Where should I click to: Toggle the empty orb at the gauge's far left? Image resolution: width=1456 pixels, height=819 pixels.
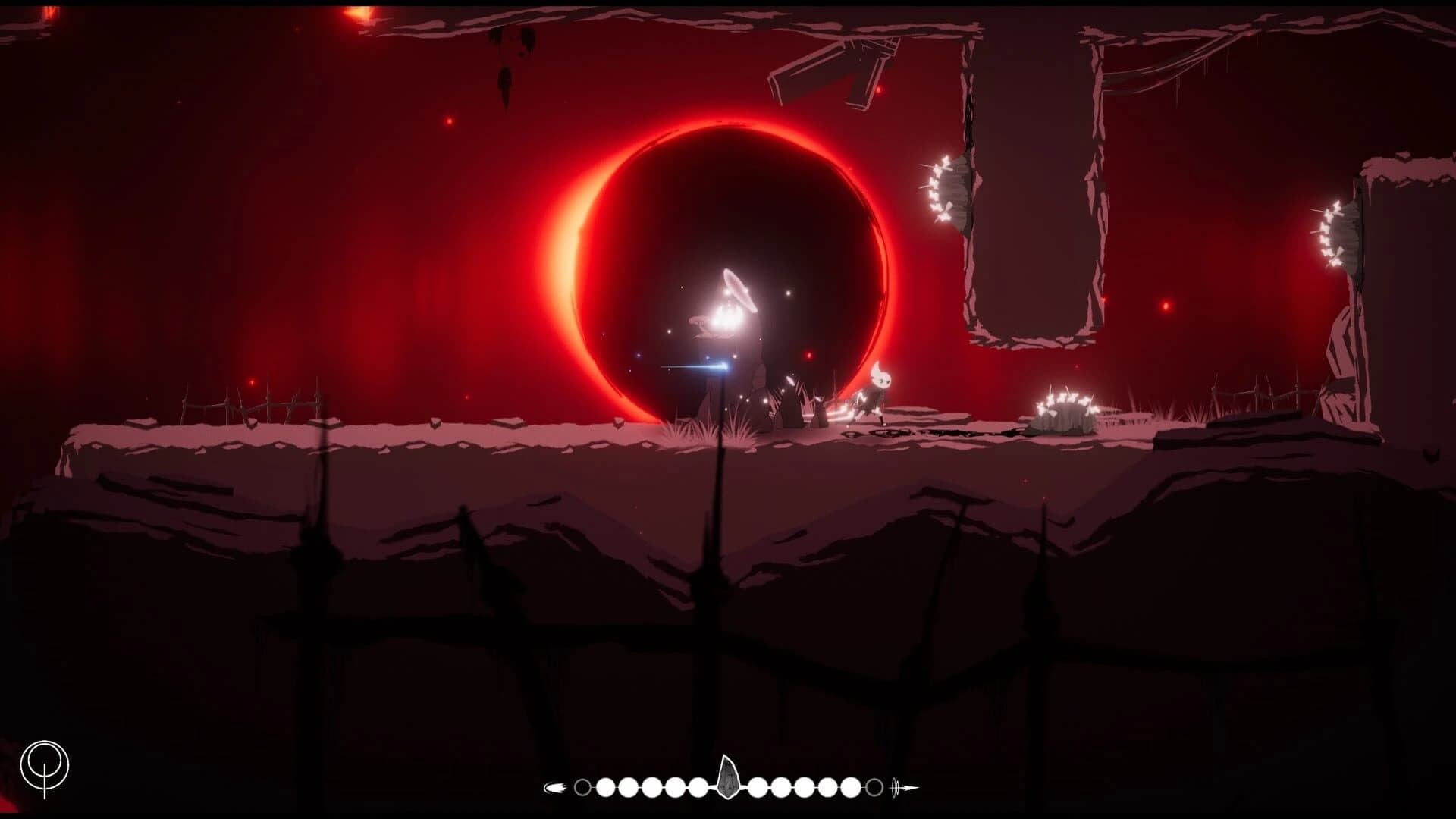582,786
